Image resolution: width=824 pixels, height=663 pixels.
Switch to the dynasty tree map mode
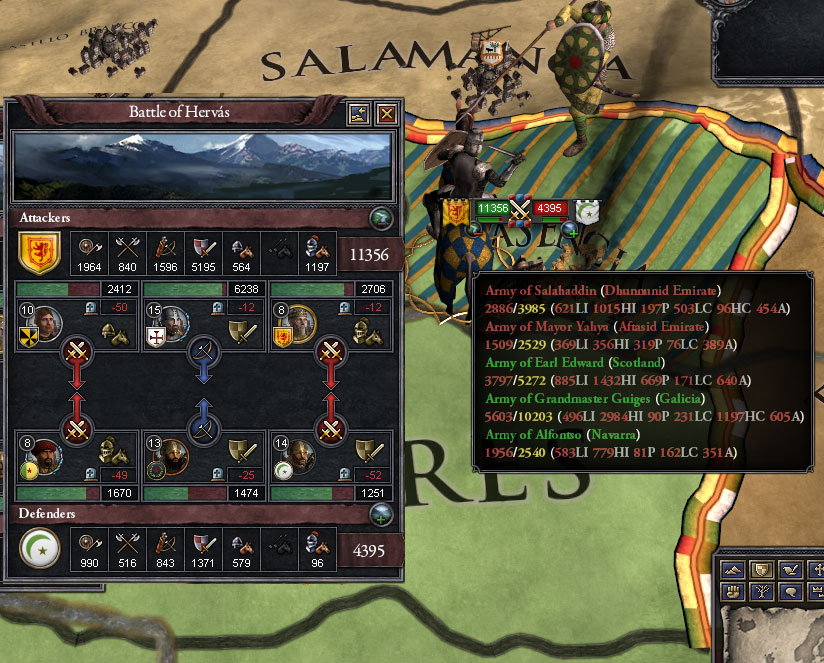pyautogui.click(x=760, y=592)
